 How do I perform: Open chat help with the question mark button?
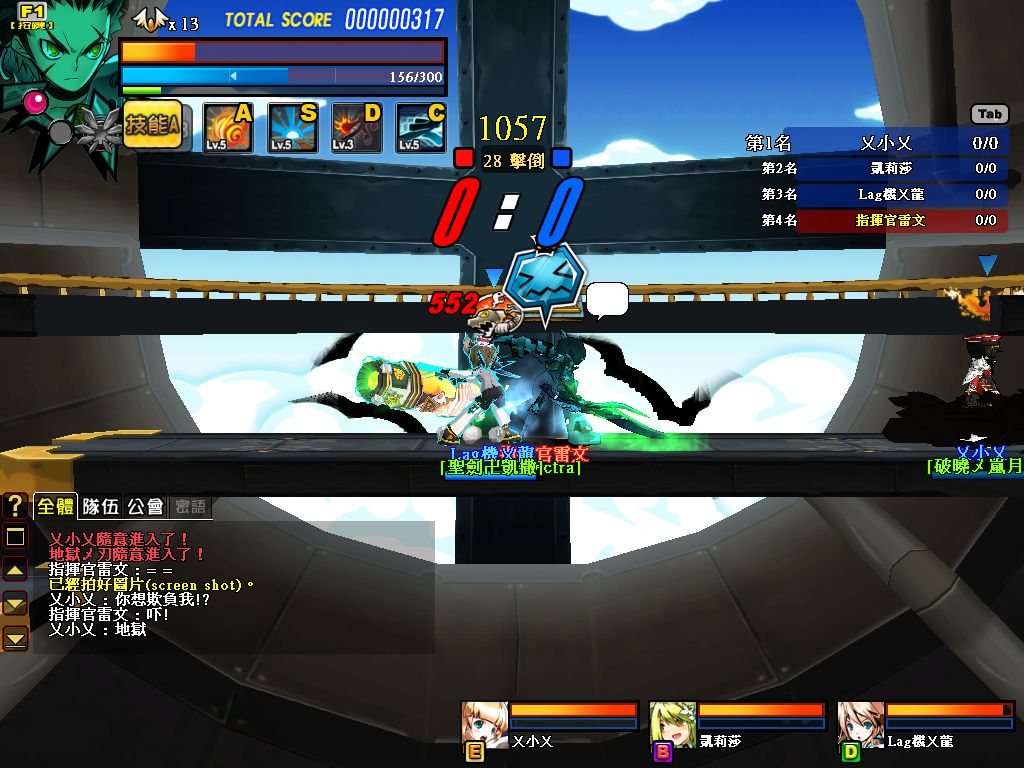click(x=15, y=507)
